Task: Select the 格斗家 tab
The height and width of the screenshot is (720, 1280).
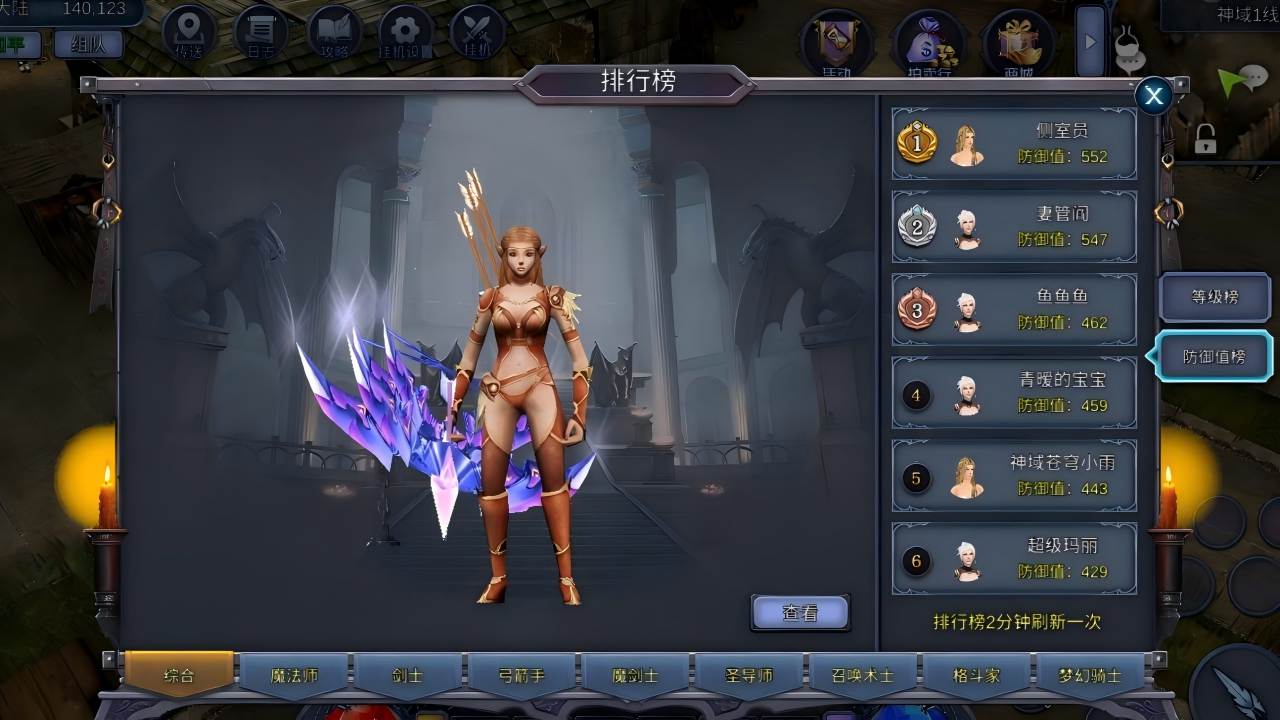Action: point(976,675)
